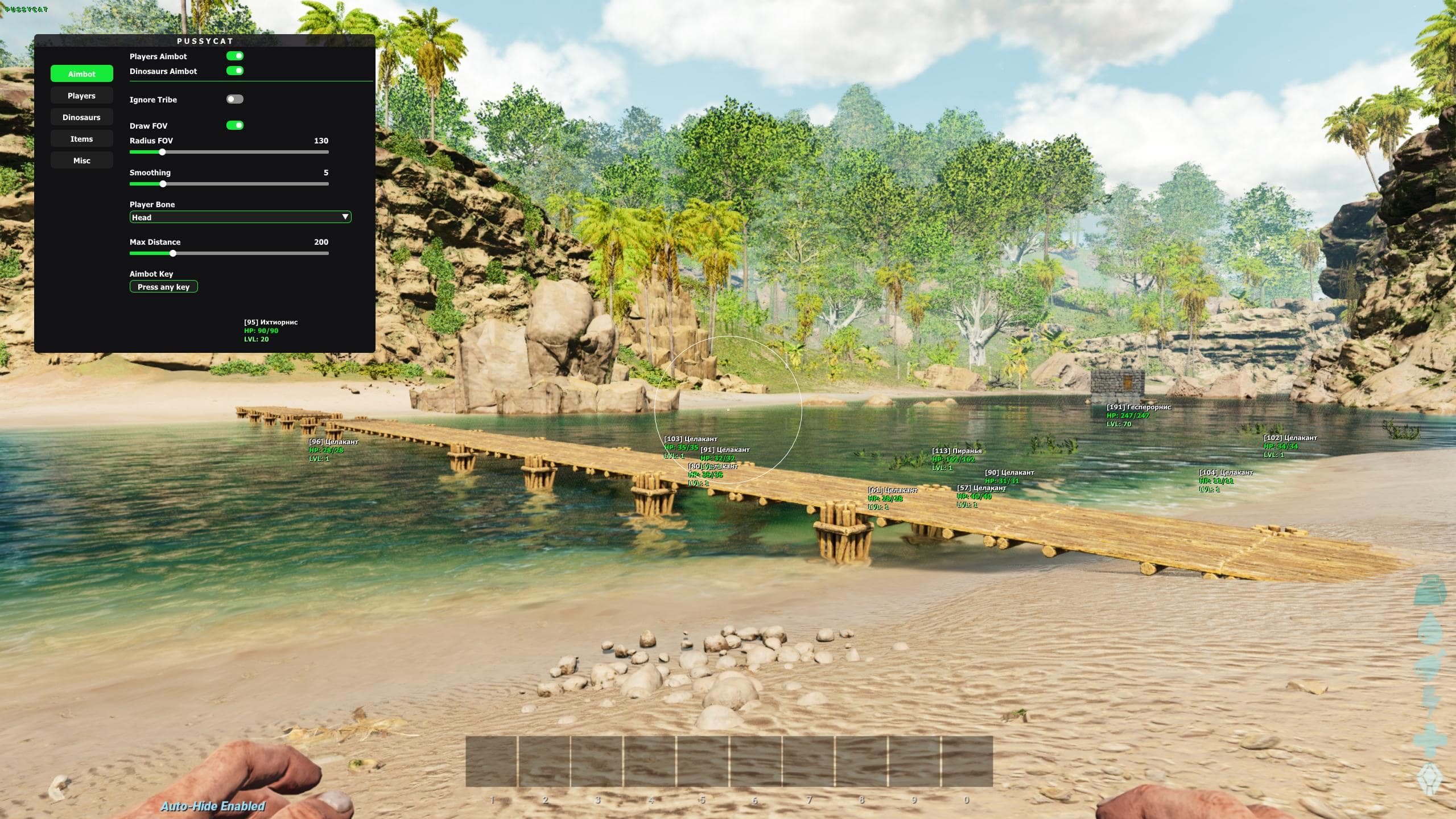Go to the Misc tab
This screenshot has height=819, width=1456.
click(81, 160)
